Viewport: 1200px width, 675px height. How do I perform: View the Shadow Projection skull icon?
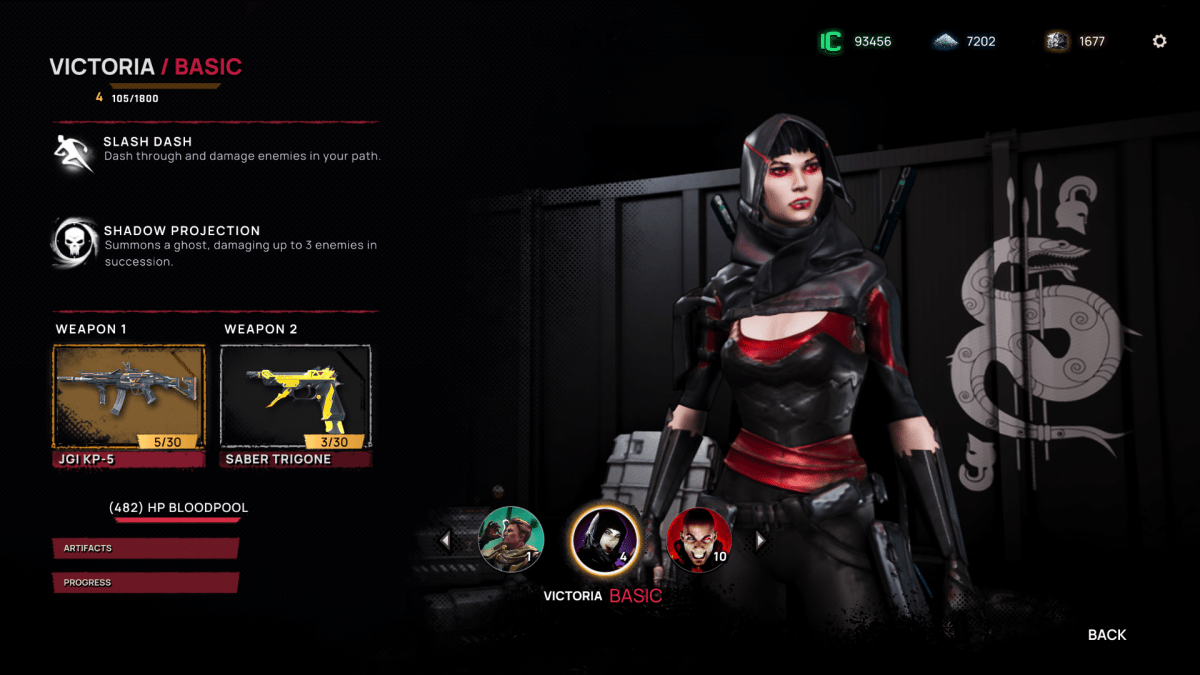[x=73, y=242]
